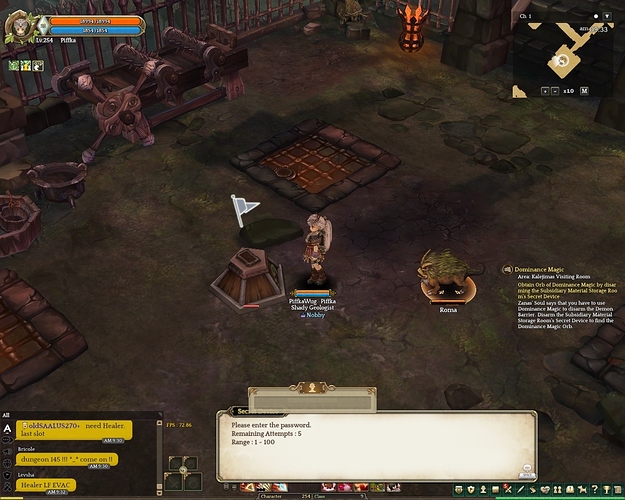Select the All chat tab
The image size is (625, 500).
point(7,415)
